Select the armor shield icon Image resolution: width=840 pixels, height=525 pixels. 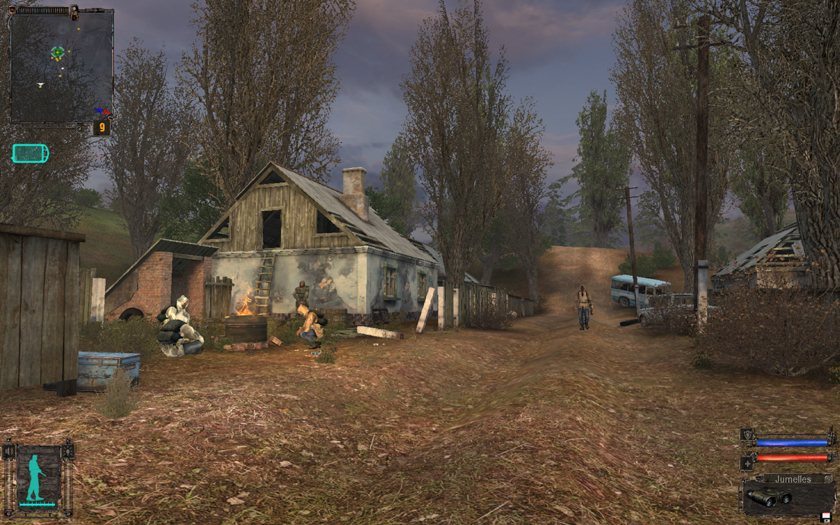(x=747, y=437)
